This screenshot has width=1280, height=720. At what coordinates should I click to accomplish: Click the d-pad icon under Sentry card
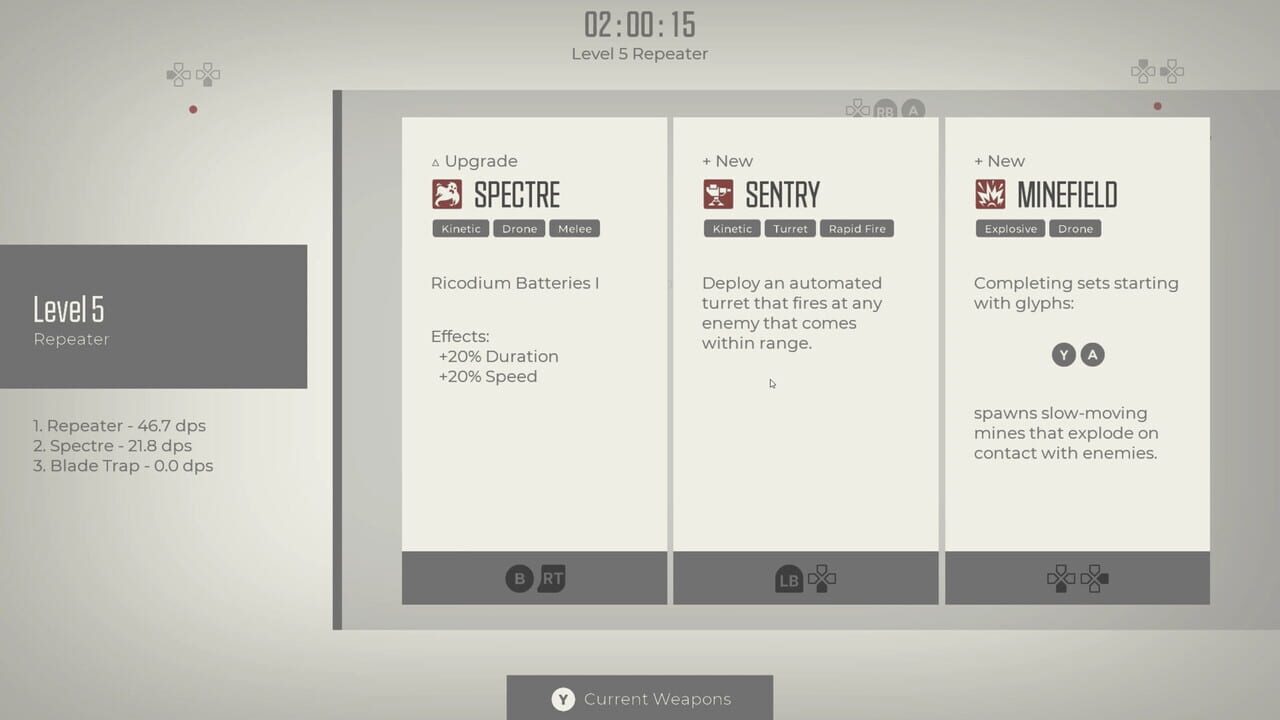click(x=821, y=578)
